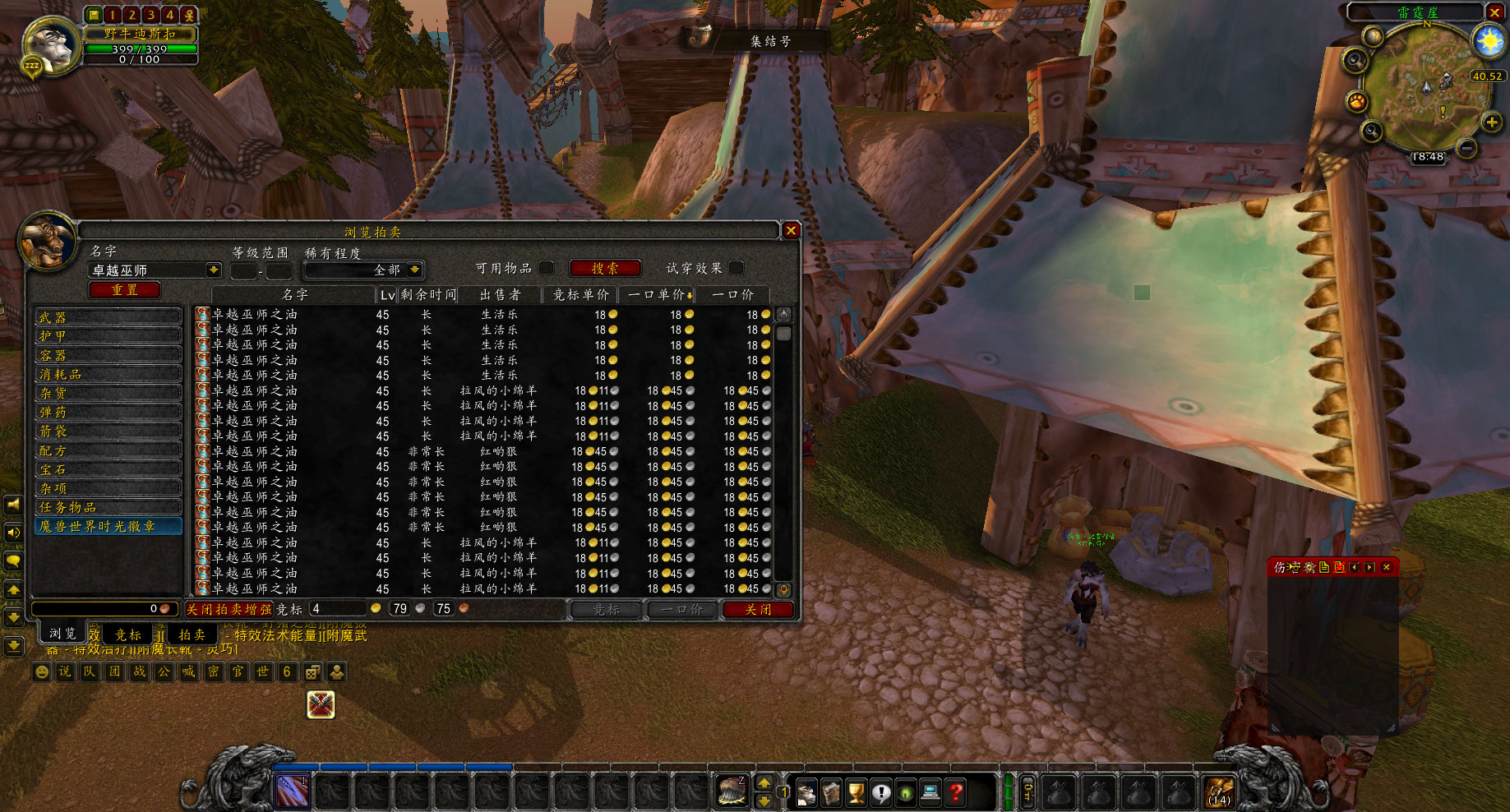Viewport: 1510px width, 812px height.
Task: Toggle the 可用物品 usable items checkbox
Action: point(547,268)
